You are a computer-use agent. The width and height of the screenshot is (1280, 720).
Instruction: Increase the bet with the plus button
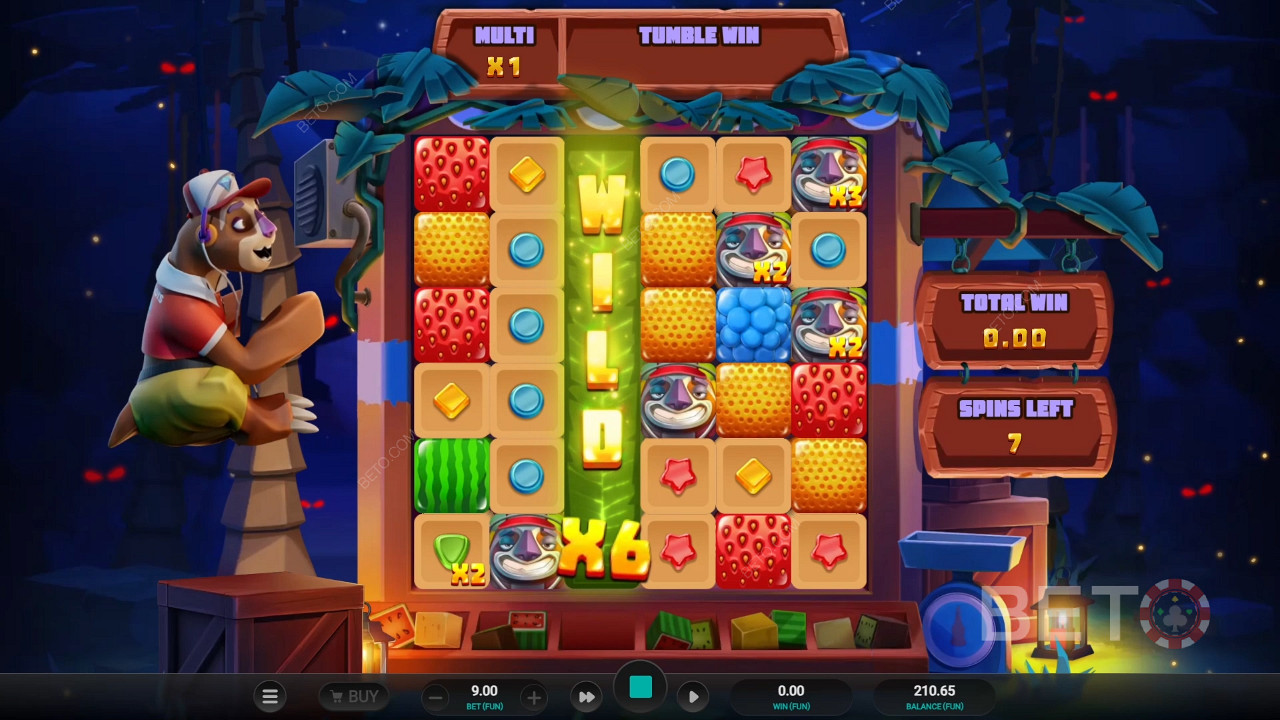coord(534,697)
